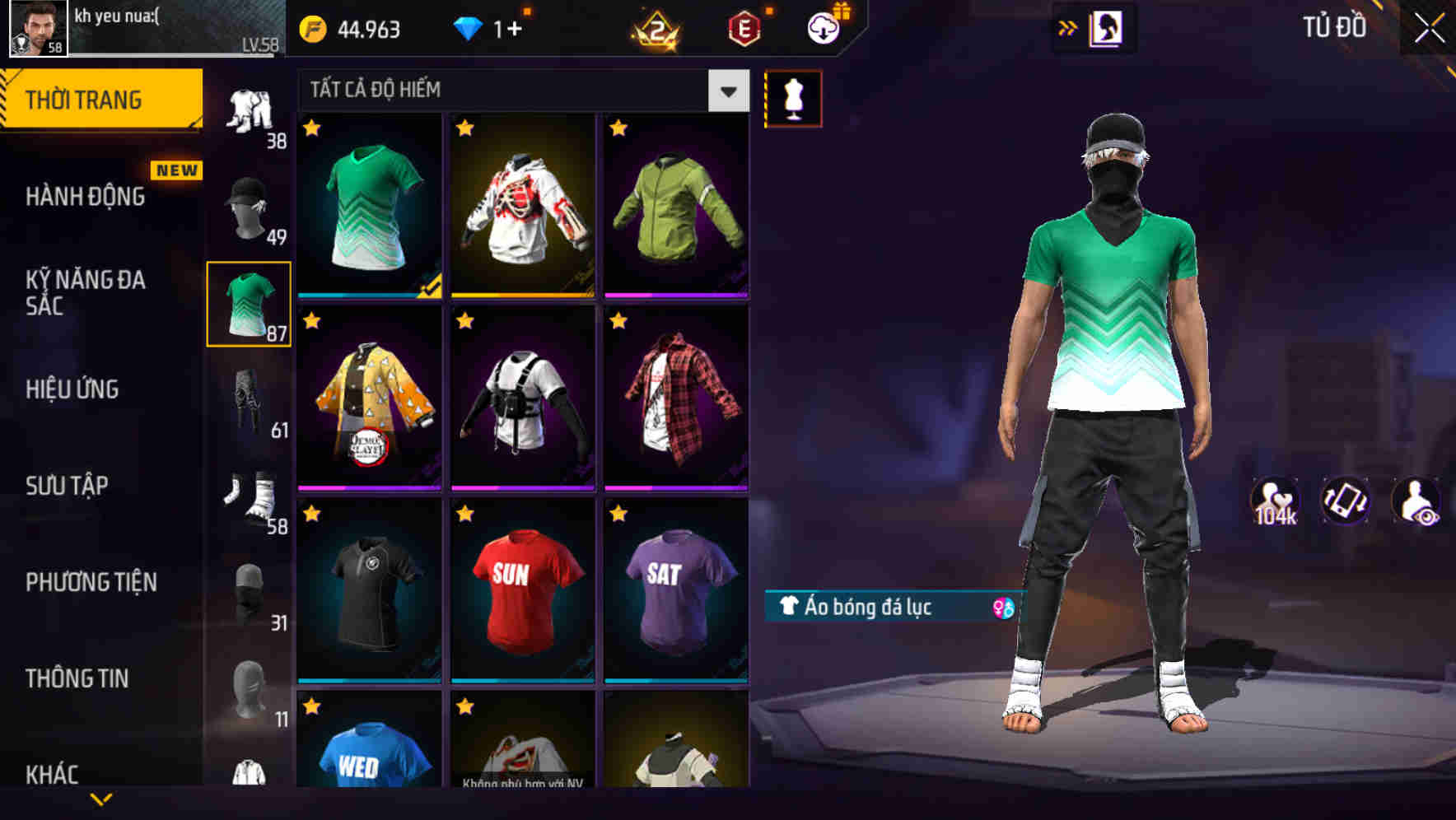Toggle the 104k likes heart icon
The width and height of the screenshot is (1456, 820).
point(1275,499)
